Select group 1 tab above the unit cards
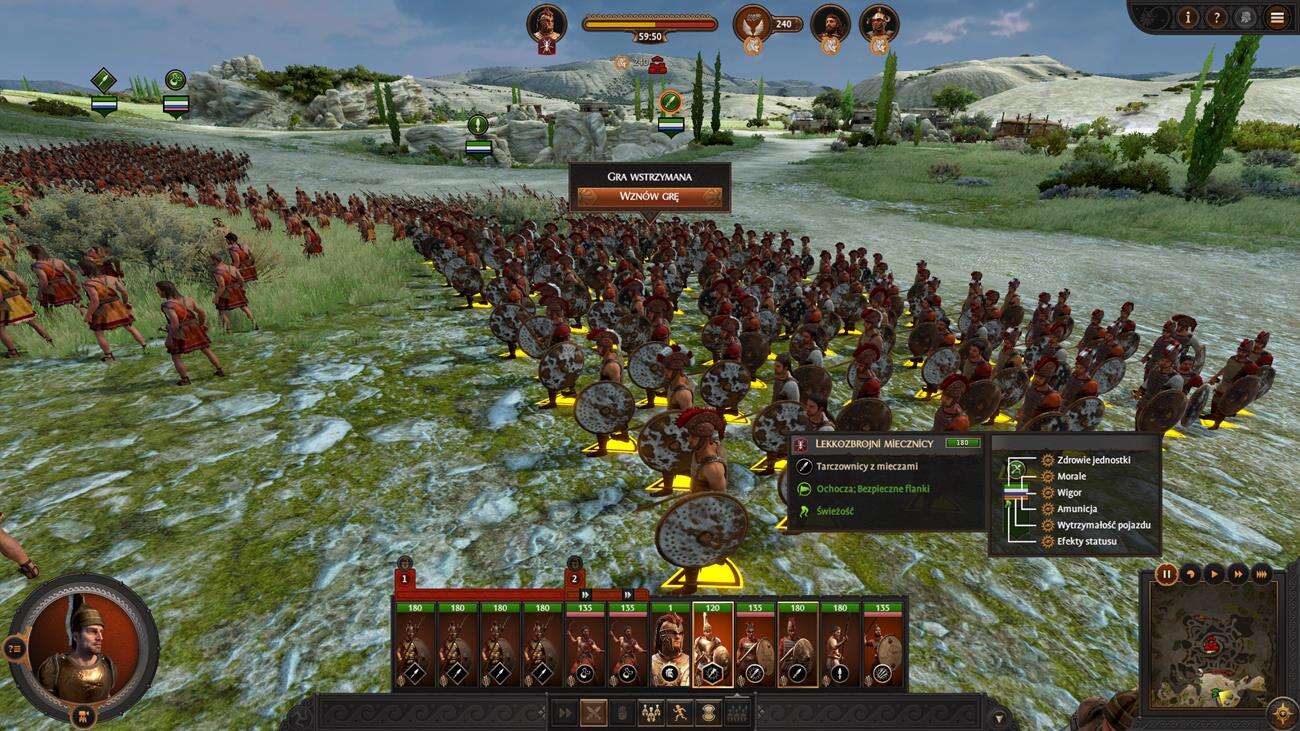1300x731 pixels. pos(405,578)
